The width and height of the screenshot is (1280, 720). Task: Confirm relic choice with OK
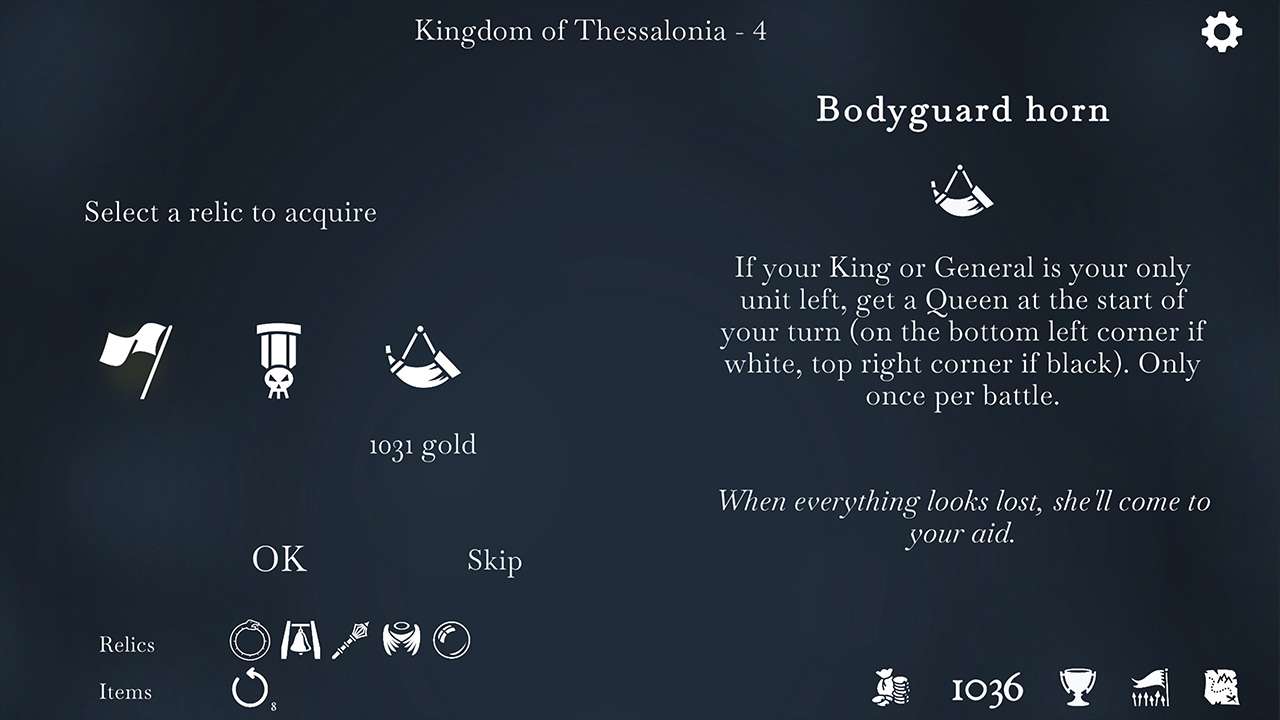tap(278, 560)
